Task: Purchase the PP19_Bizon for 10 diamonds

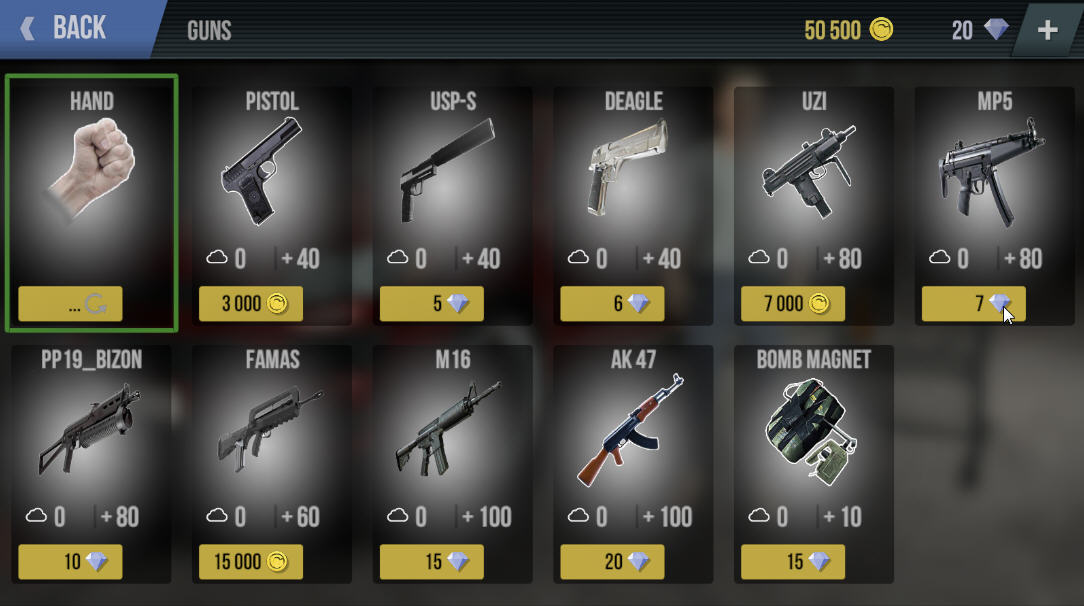Action: 70,562
